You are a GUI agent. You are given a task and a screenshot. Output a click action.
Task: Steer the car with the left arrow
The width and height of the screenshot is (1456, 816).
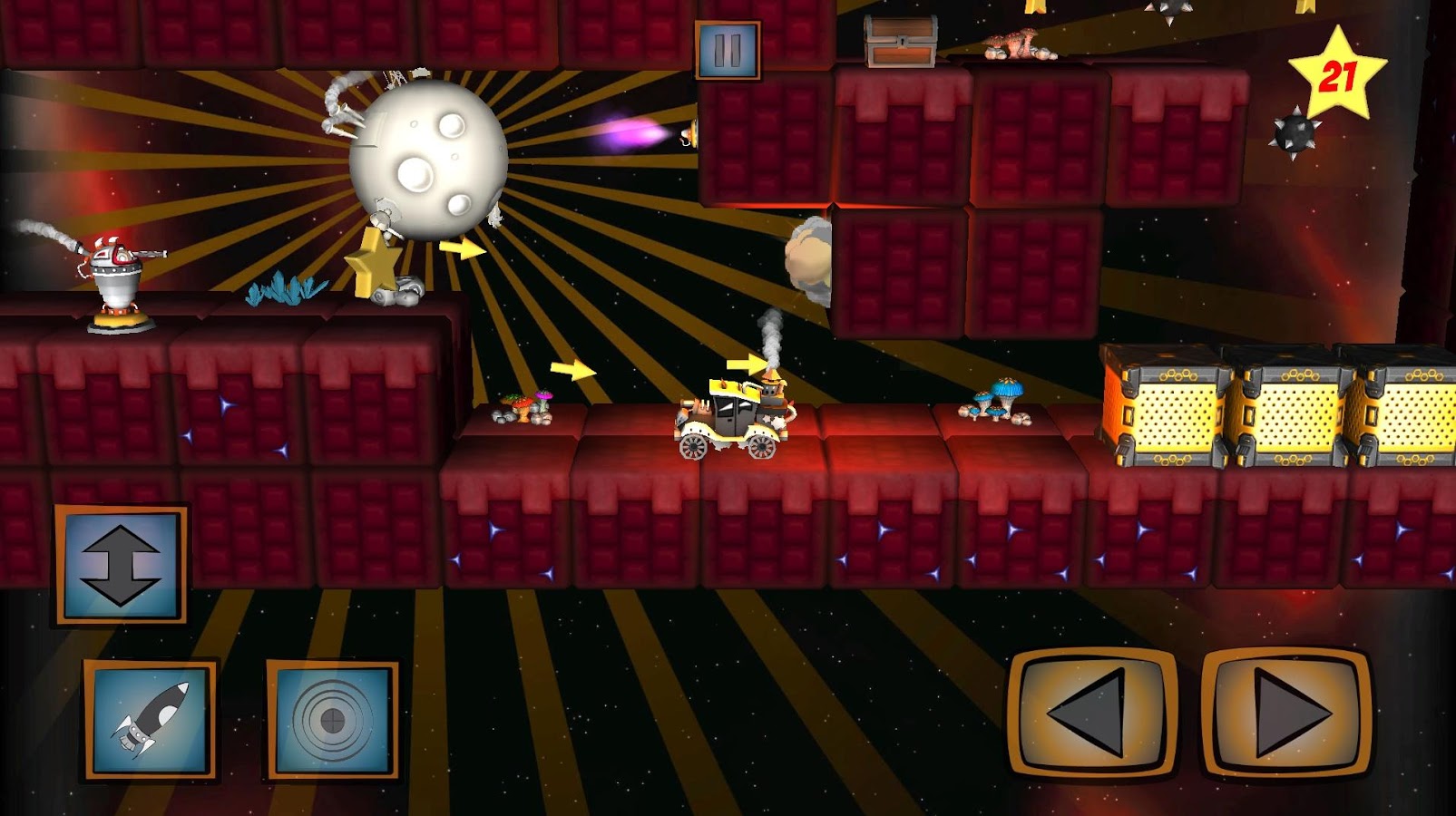(x=1092, y=713)
